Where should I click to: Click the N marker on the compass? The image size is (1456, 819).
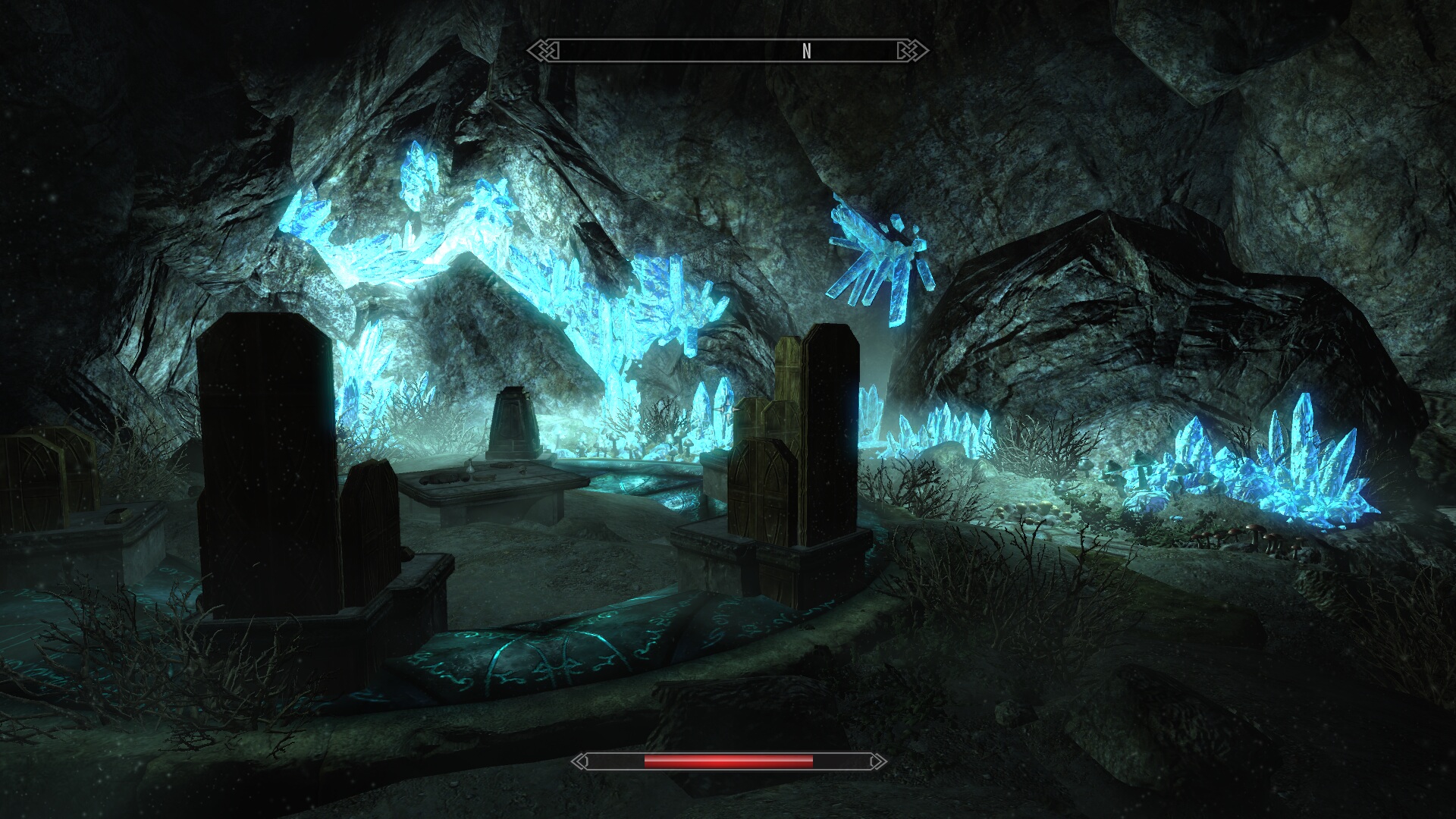[806, 50]
